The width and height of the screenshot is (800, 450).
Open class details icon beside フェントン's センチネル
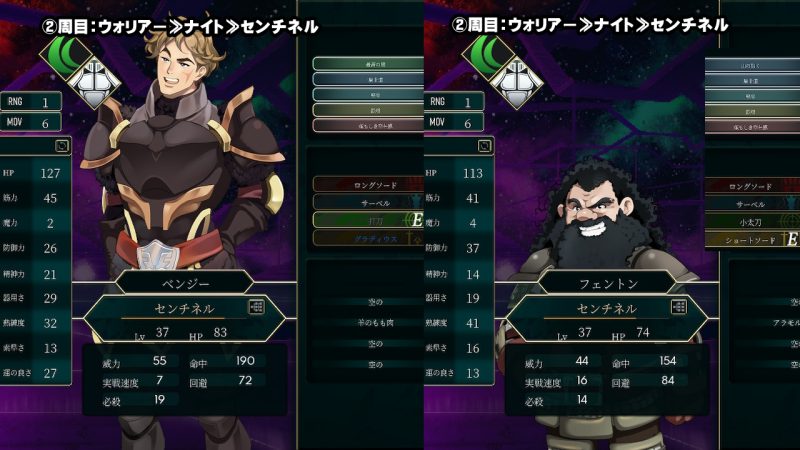677,308
